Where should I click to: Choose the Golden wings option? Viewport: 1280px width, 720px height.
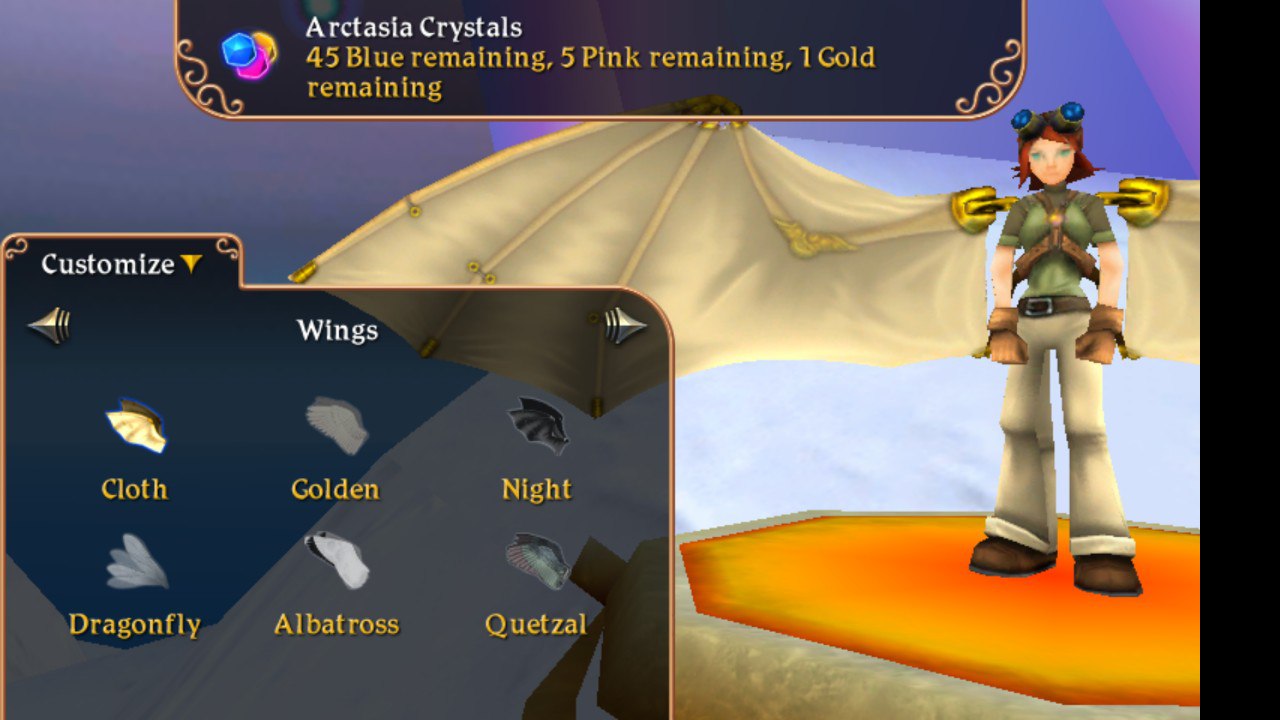click(336, 427)
